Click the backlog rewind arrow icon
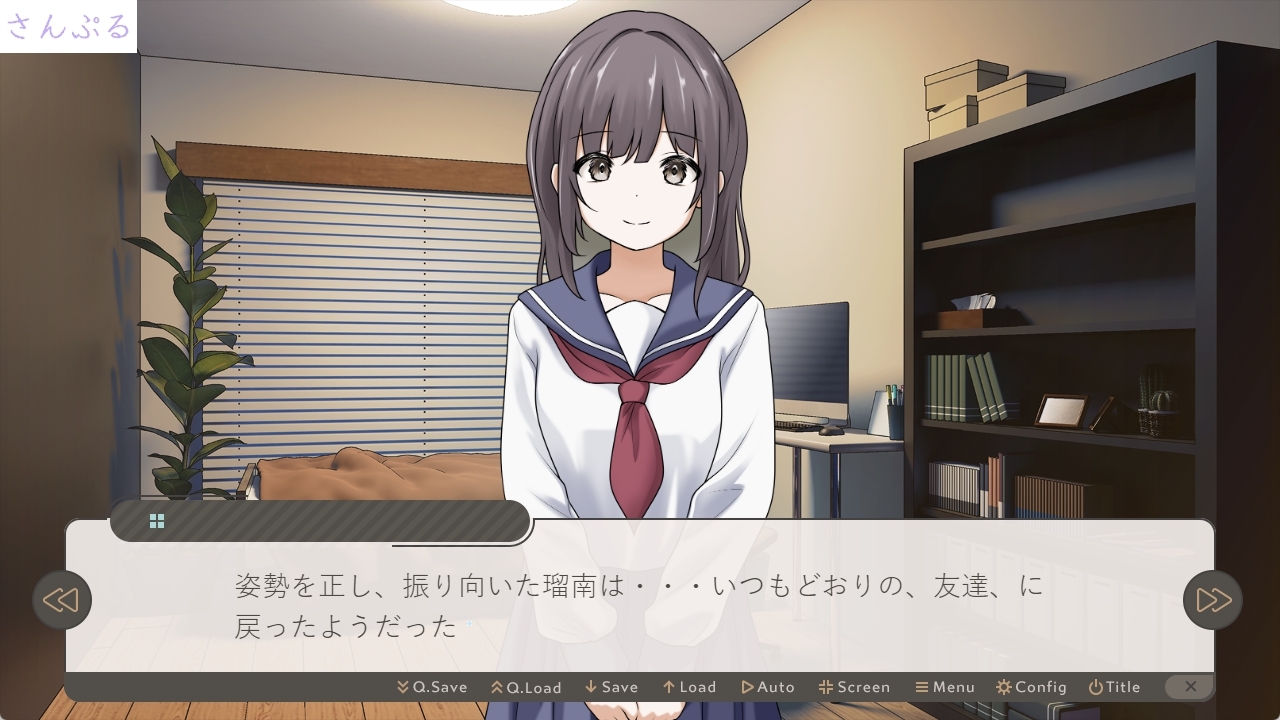Image resolution: width=1280 pixels, height=720 pixels. coord(62,600)
